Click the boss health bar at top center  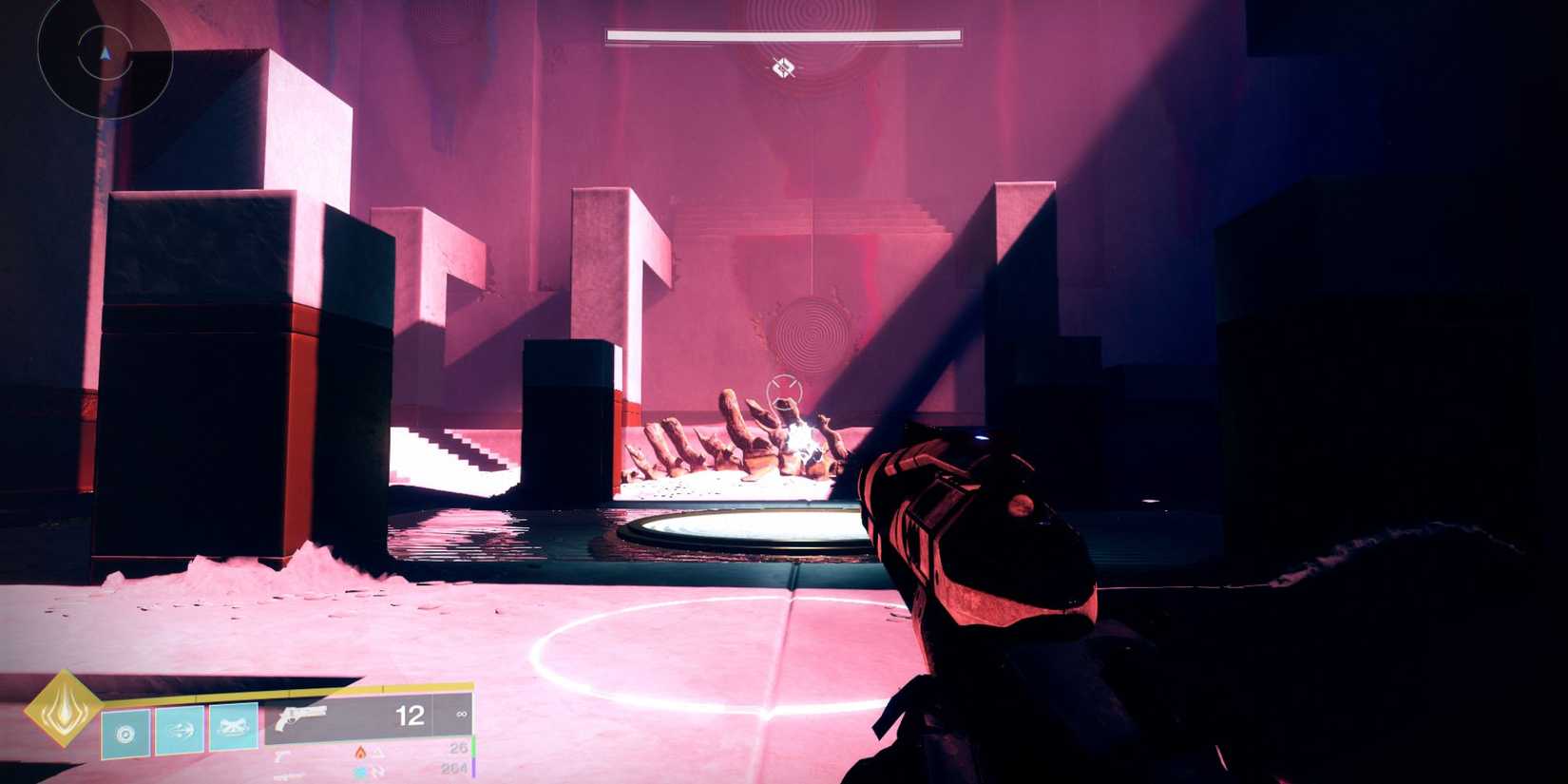click(x=781, y=33)
